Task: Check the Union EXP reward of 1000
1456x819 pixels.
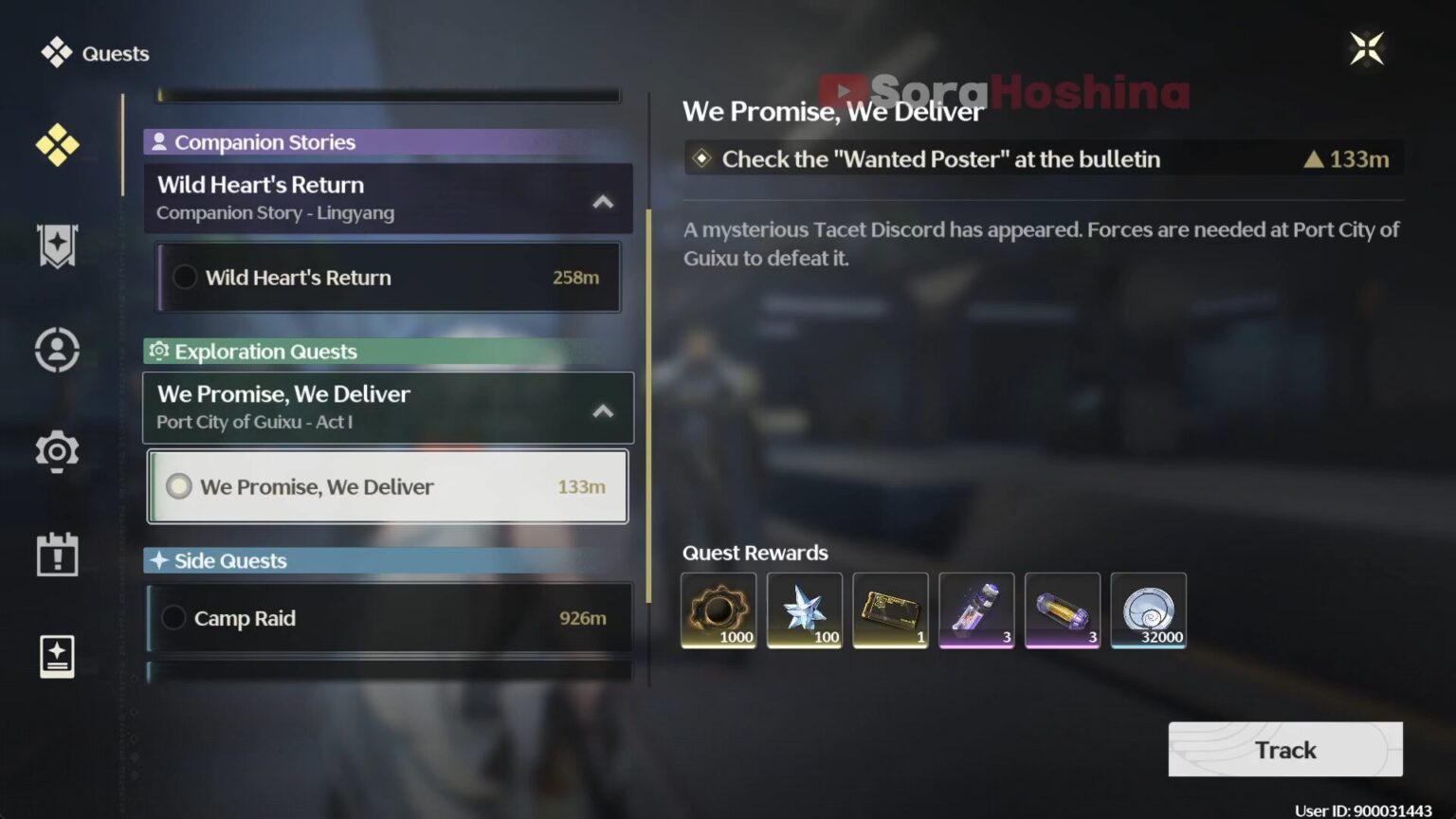Action: [718, 610]
